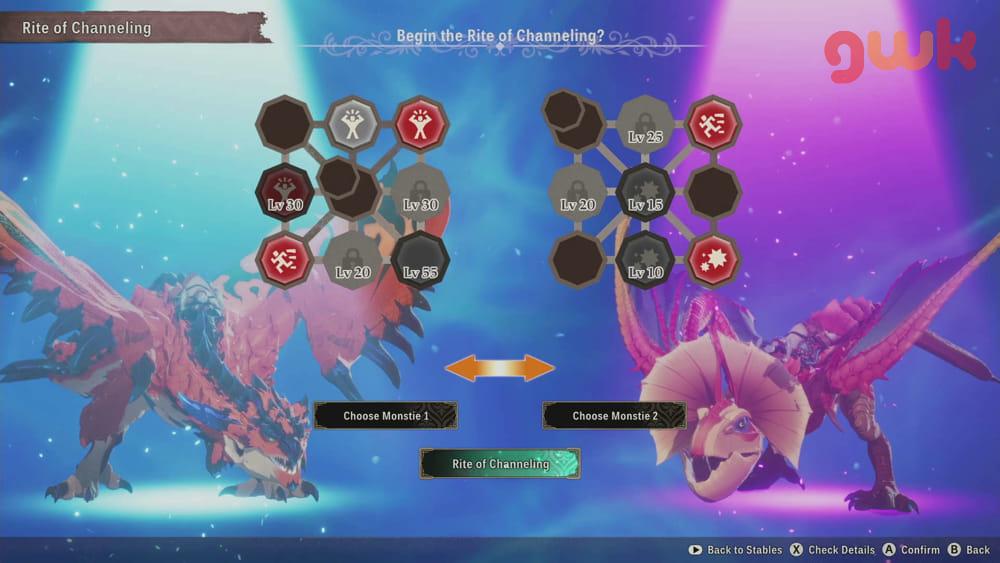
Task: Select the locked Lv 25 gene slot
Action: point(646,124)
